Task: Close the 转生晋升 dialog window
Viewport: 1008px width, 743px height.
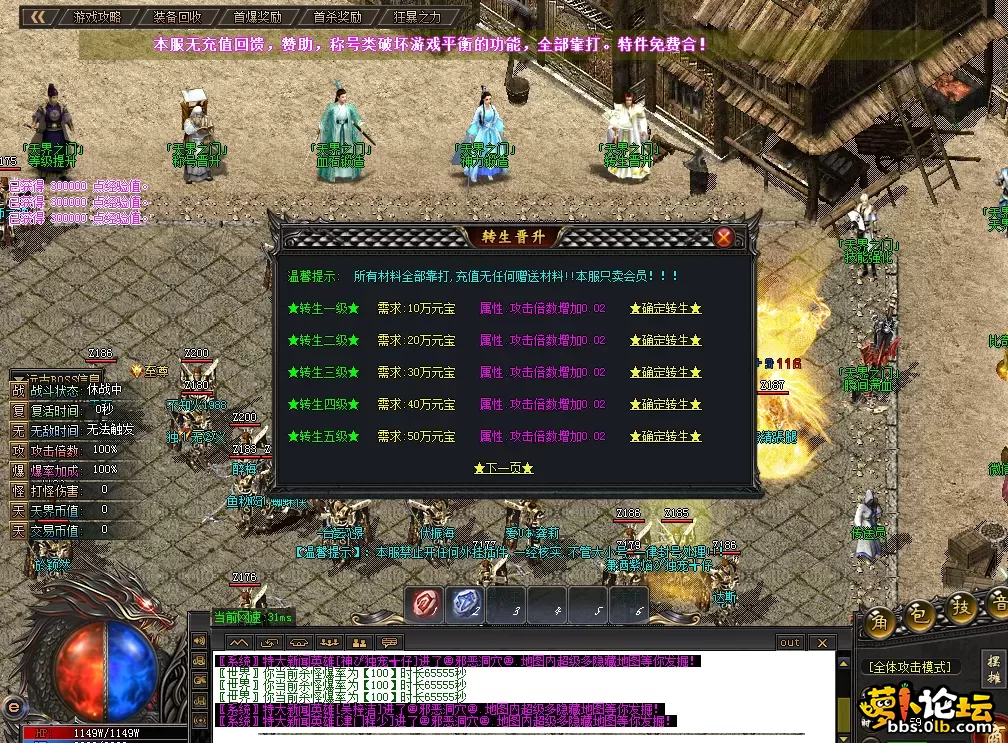Action: (x=724, y=237)
